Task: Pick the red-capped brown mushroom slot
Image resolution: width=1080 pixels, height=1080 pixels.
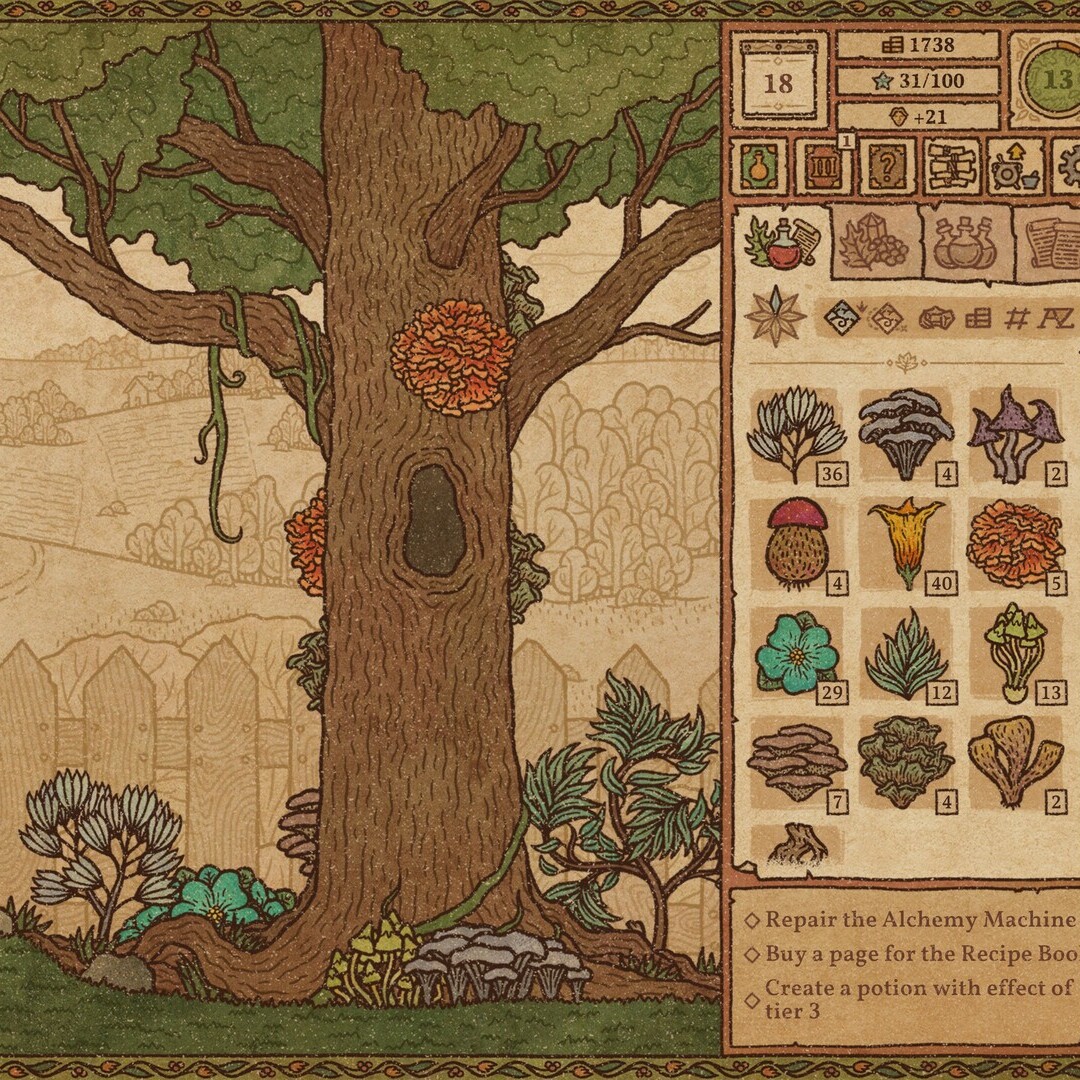Action: (x=795, y=544)
